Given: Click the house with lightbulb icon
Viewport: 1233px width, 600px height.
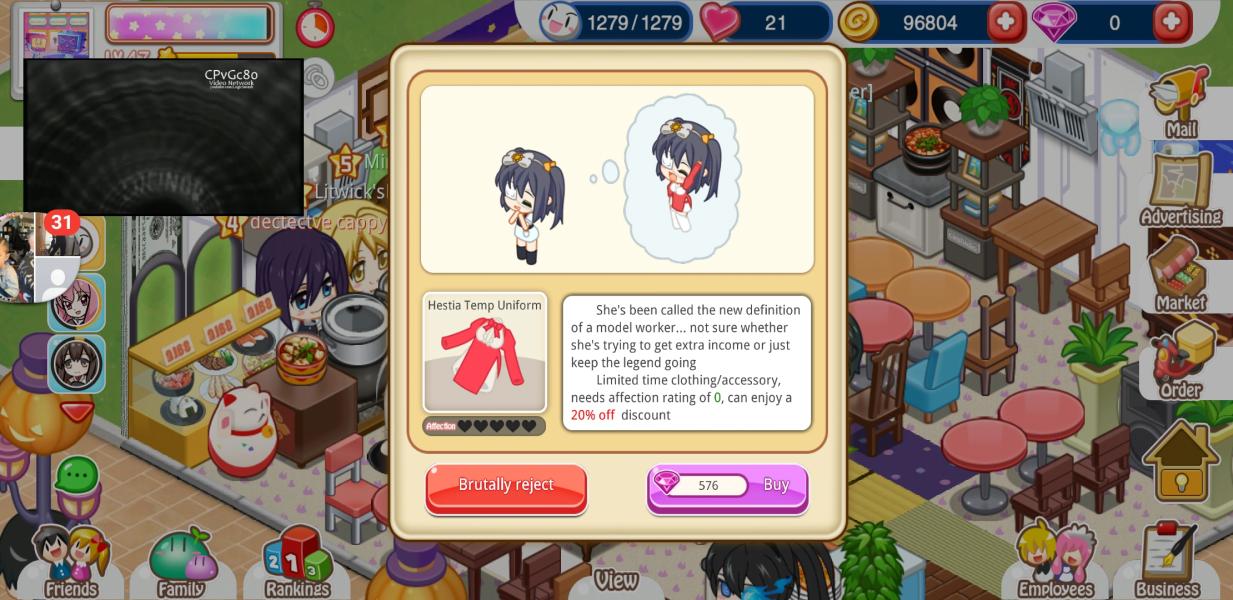Looking at the screenshot, I should (x=1181, y=462).
